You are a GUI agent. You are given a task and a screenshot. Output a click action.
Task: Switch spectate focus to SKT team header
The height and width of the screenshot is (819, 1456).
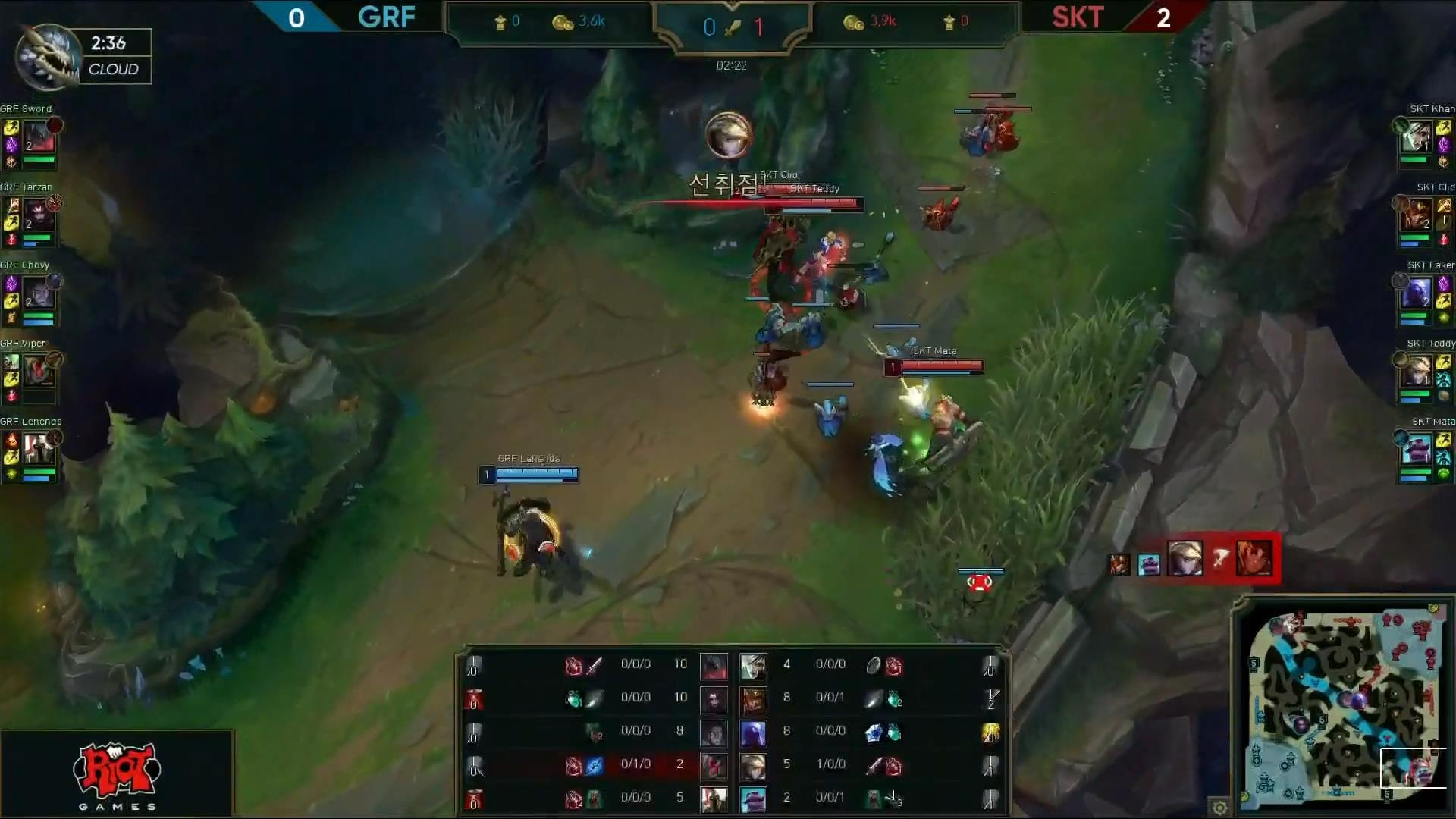click(1078, 18)
